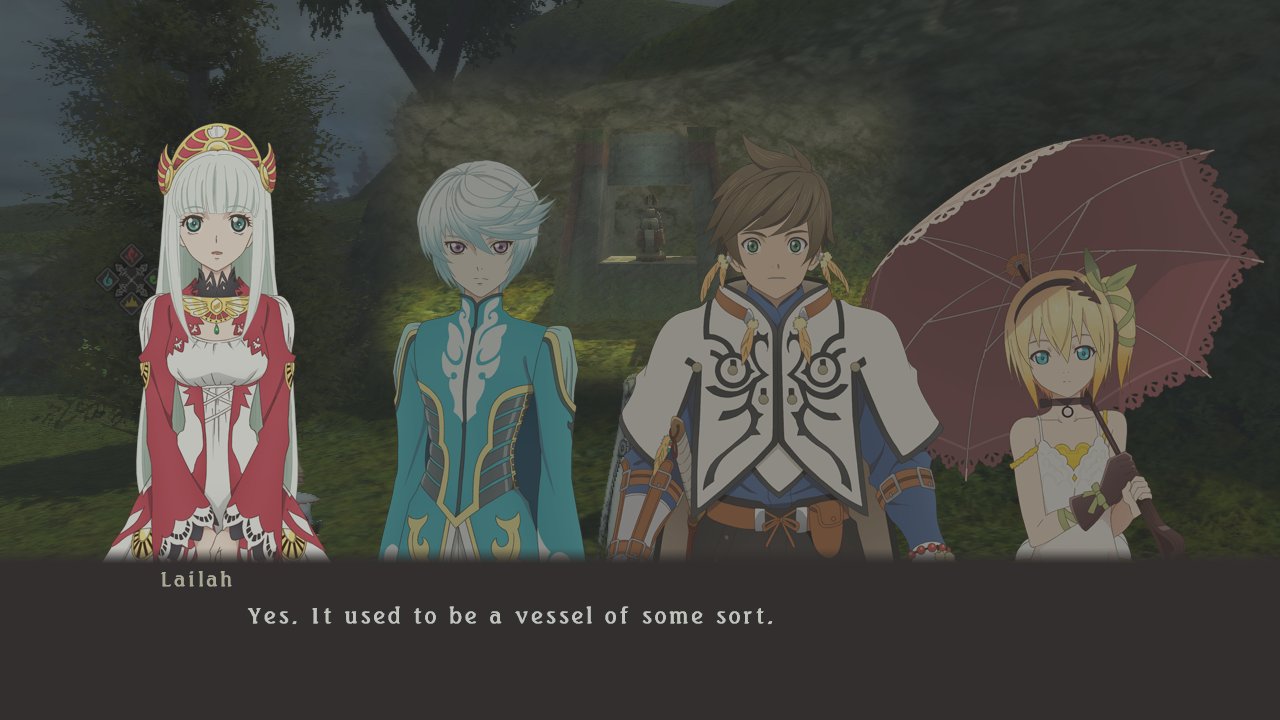Select the wind element icon on the compass

pos(150,277)
